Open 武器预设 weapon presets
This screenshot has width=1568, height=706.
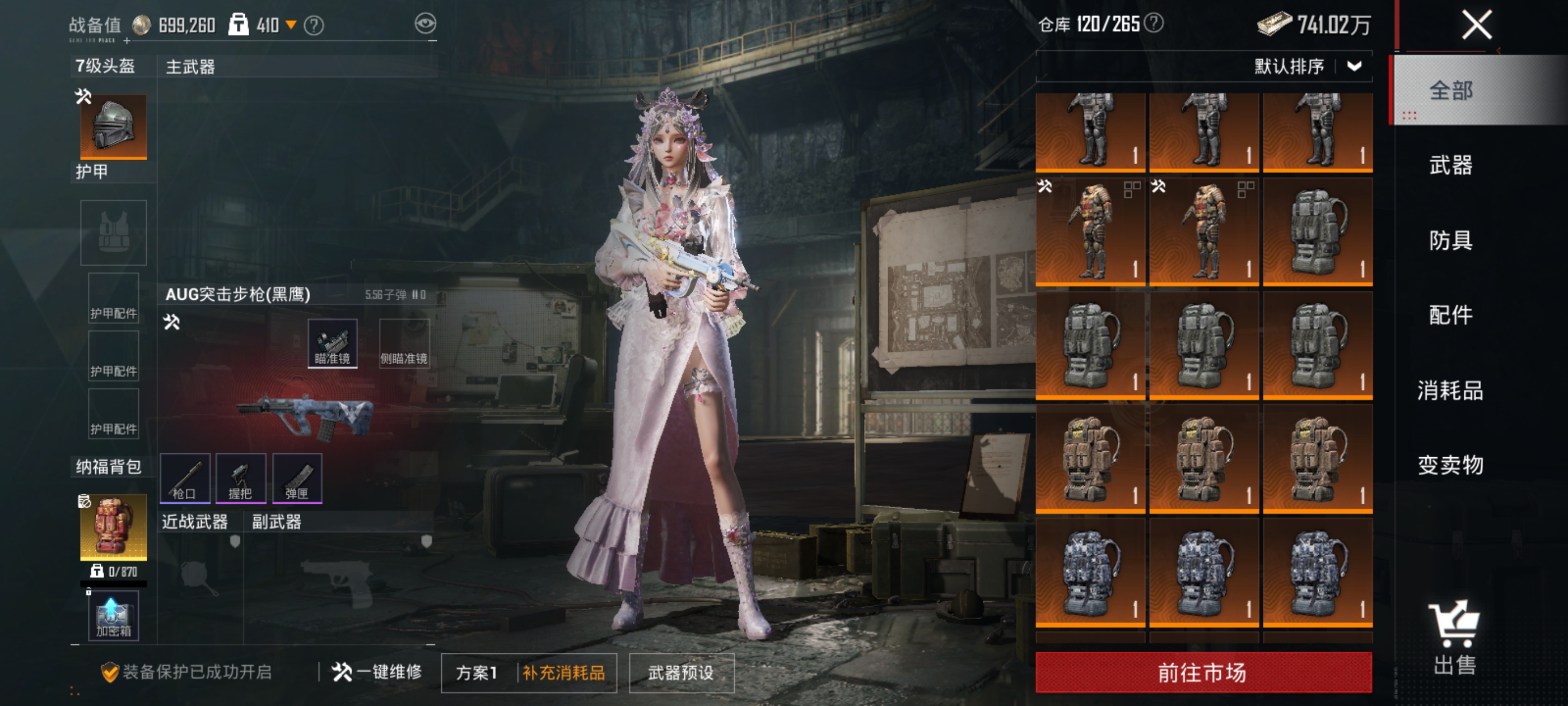pyautogui.click(x=681, y=672)
